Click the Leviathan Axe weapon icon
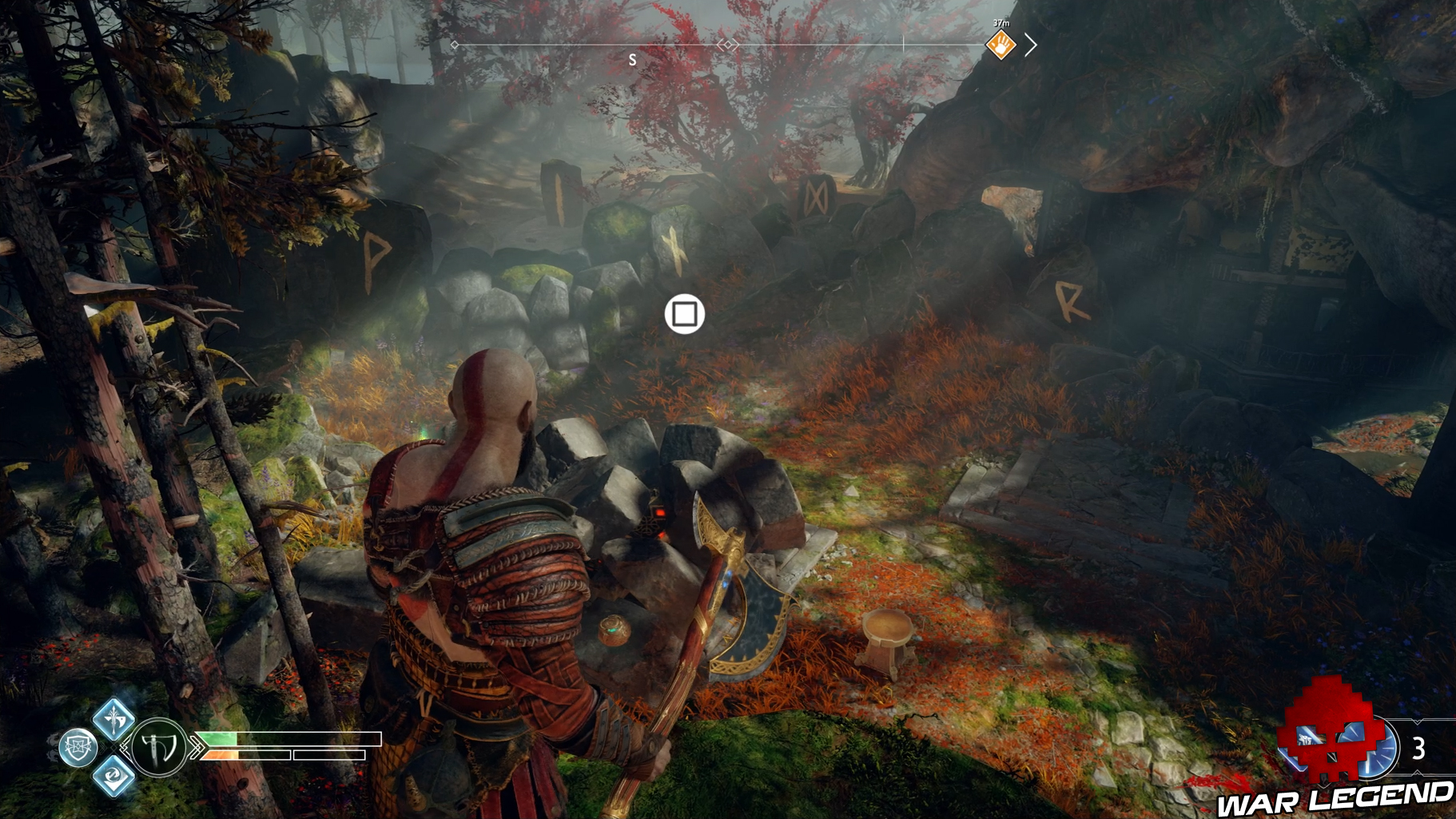The height and width of the screenshot is (819, 1456). [x=159, y=749]
